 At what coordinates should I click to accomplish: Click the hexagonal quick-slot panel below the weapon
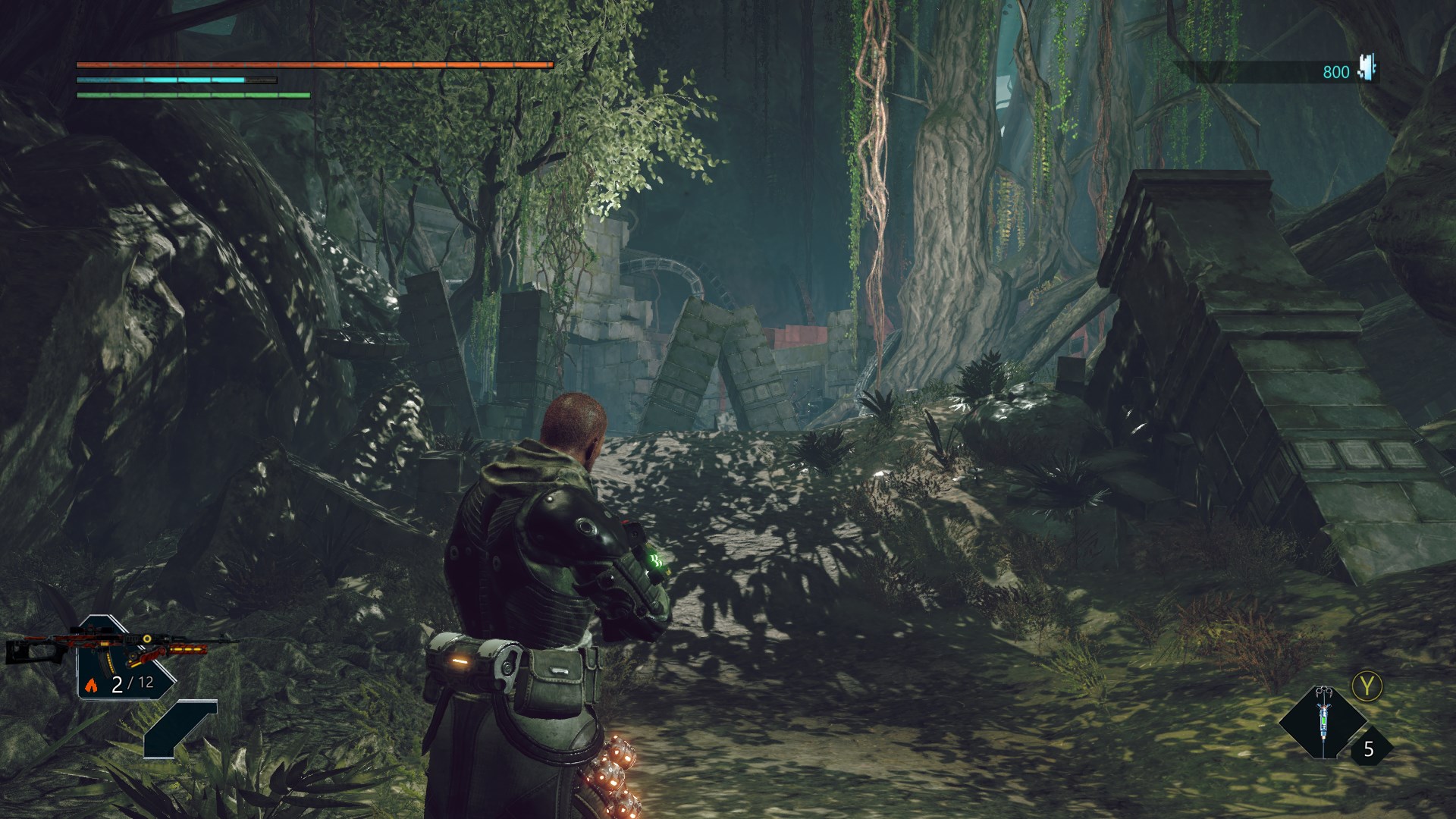(180, 730)
